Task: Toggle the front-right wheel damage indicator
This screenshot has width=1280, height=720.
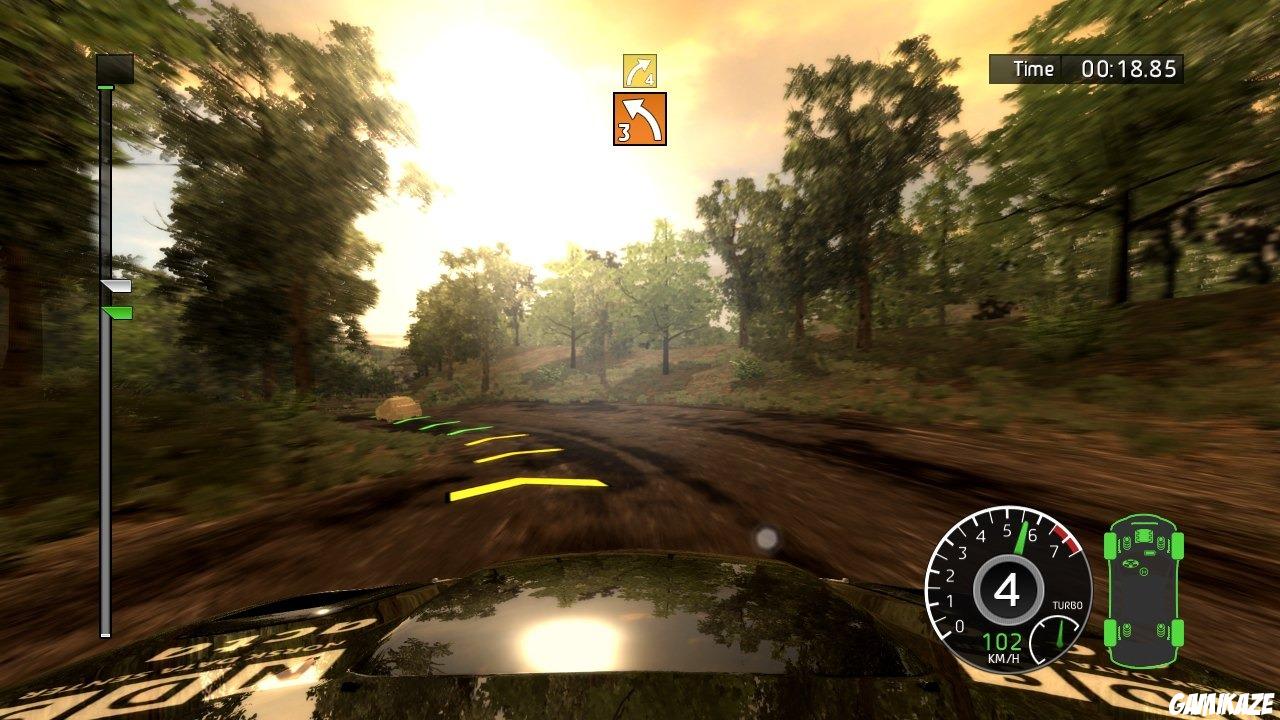Action: click(1178, 545)
